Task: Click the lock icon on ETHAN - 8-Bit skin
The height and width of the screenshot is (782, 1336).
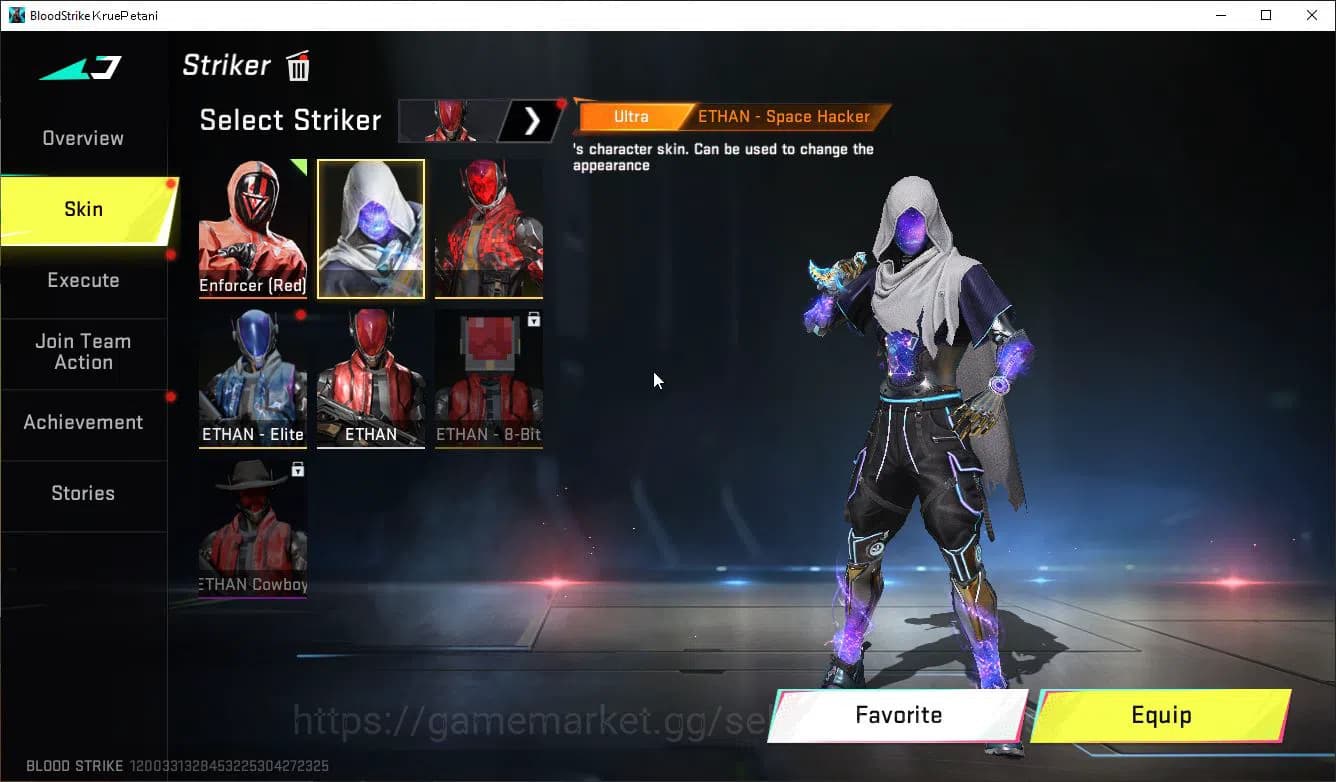Action: [534, 319]
